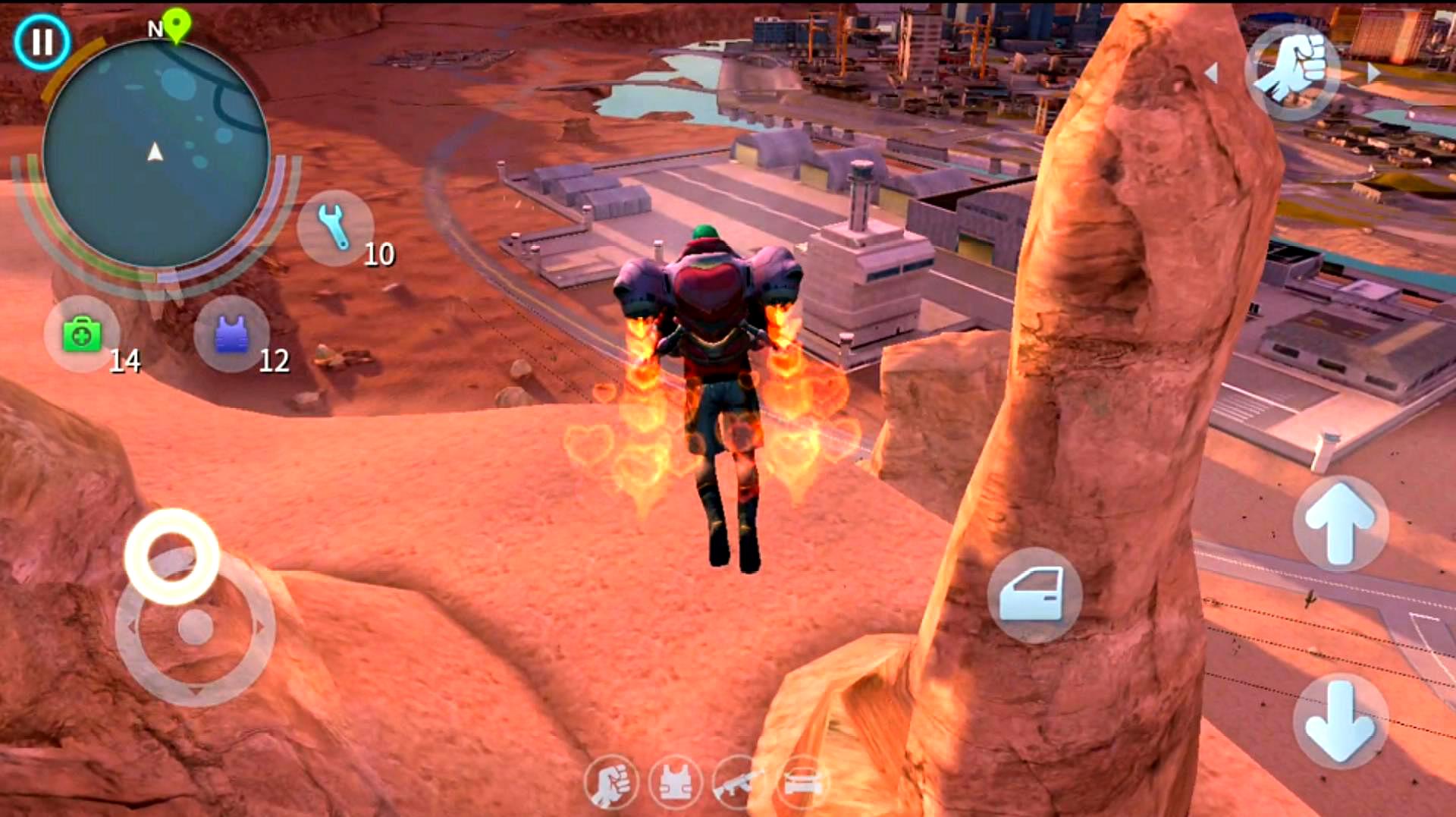Image resolution: width=1456 pixels, height=817 pixels.
Task: Tap the virtual movement joystick
Action: pyautogui.click(x=195, y=627)
